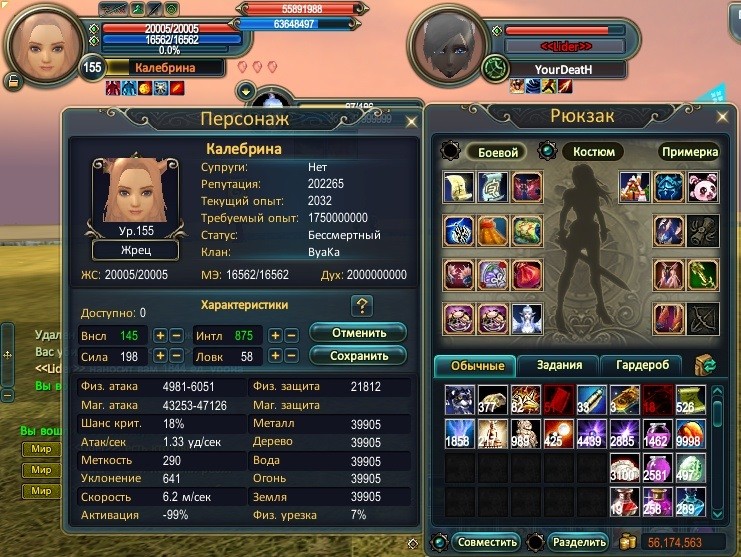Add a point to Внсл
The image size is (741, 557).
(x=160, y=336)
